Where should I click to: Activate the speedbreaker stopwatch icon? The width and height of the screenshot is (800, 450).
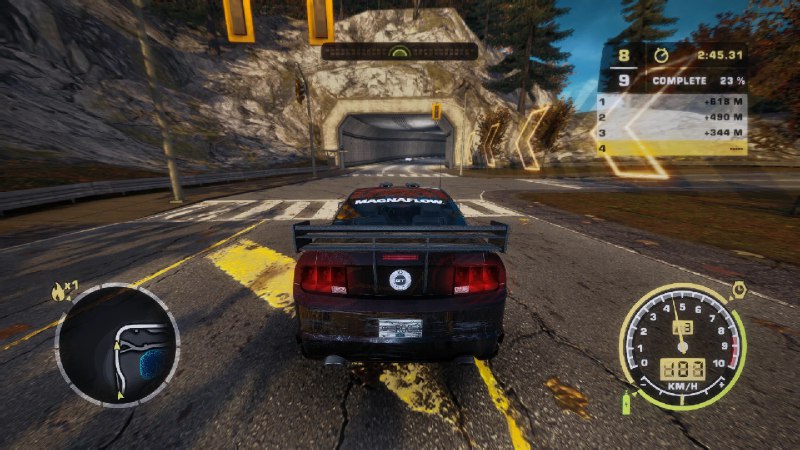(739, 289)
